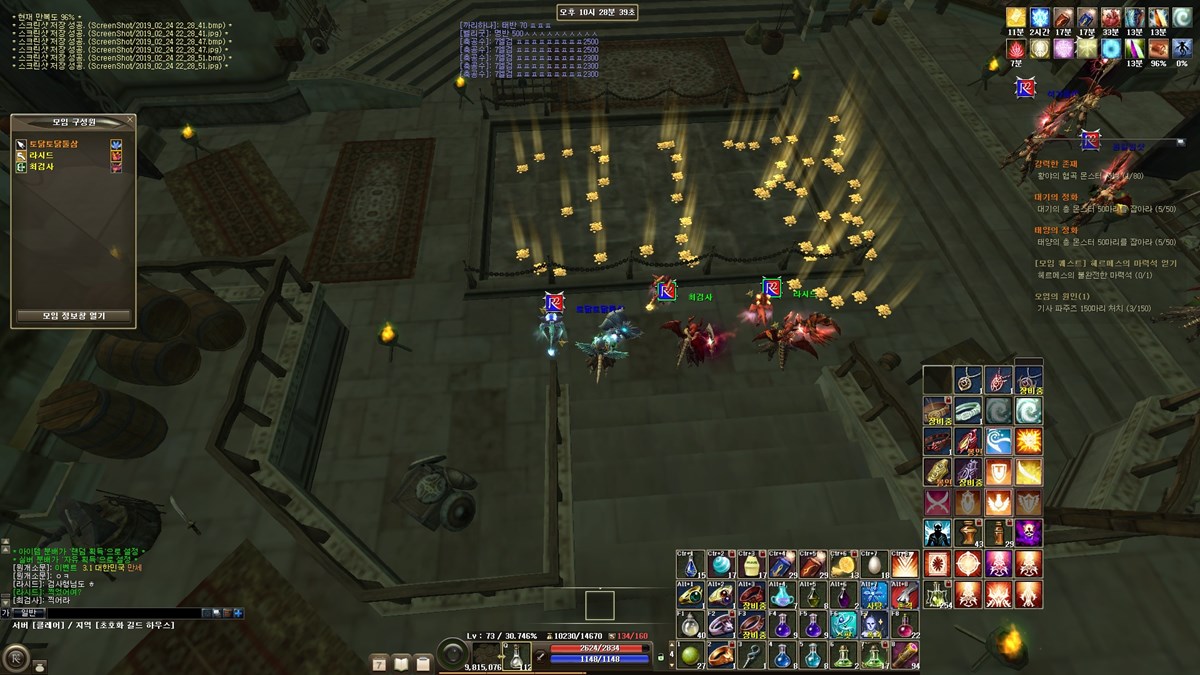
Task: Open the calendar icon showing 7
Action: (x=379, y=662)
